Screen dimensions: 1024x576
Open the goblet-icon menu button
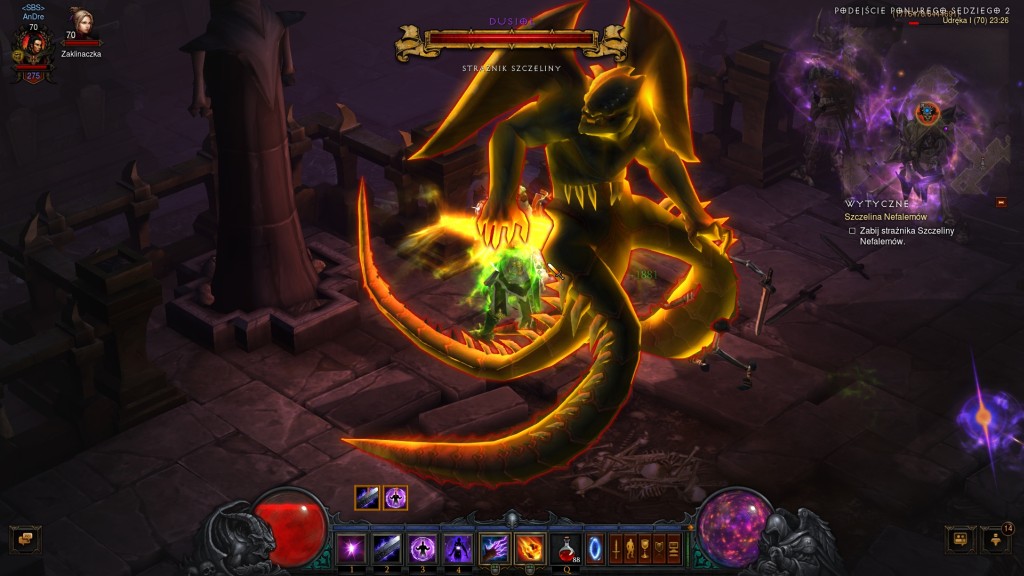pos(646,547)
